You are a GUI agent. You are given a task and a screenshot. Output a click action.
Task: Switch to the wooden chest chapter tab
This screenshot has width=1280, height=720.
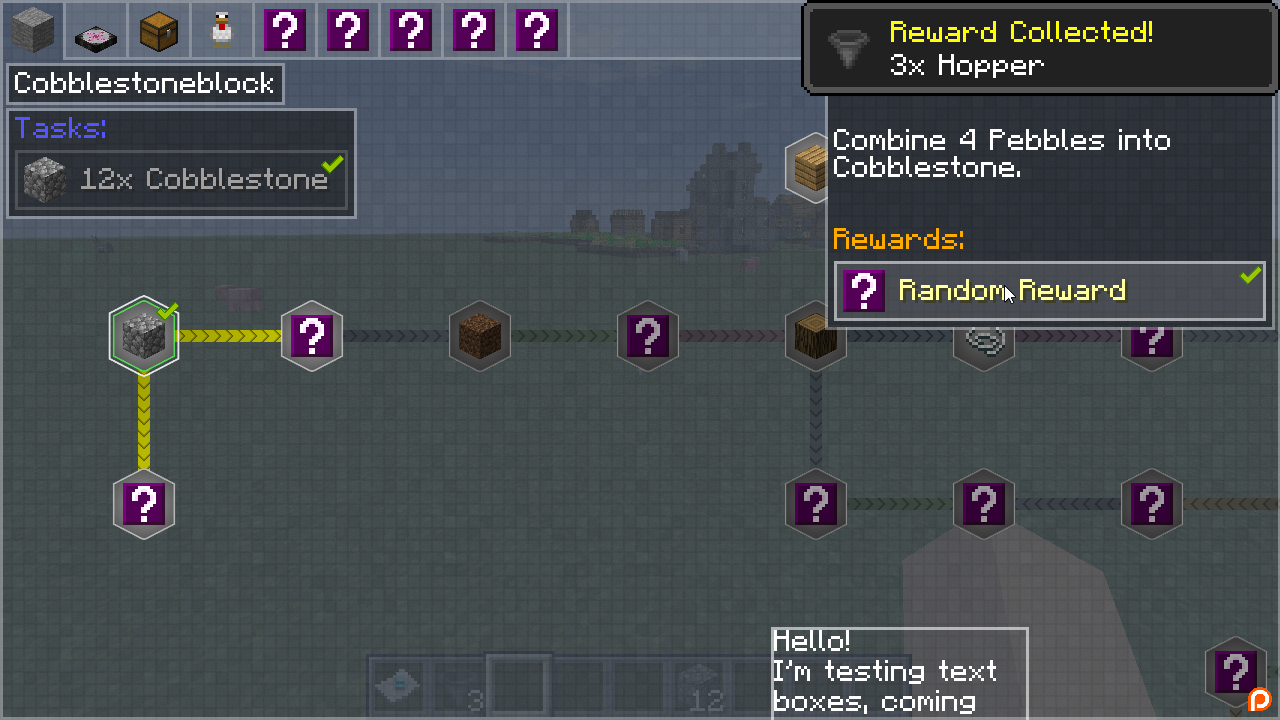(158, 30)
